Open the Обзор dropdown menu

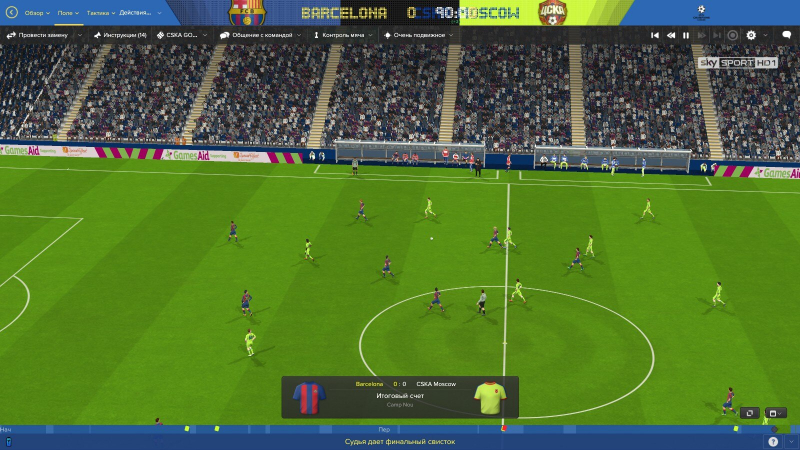pos(36,13)
